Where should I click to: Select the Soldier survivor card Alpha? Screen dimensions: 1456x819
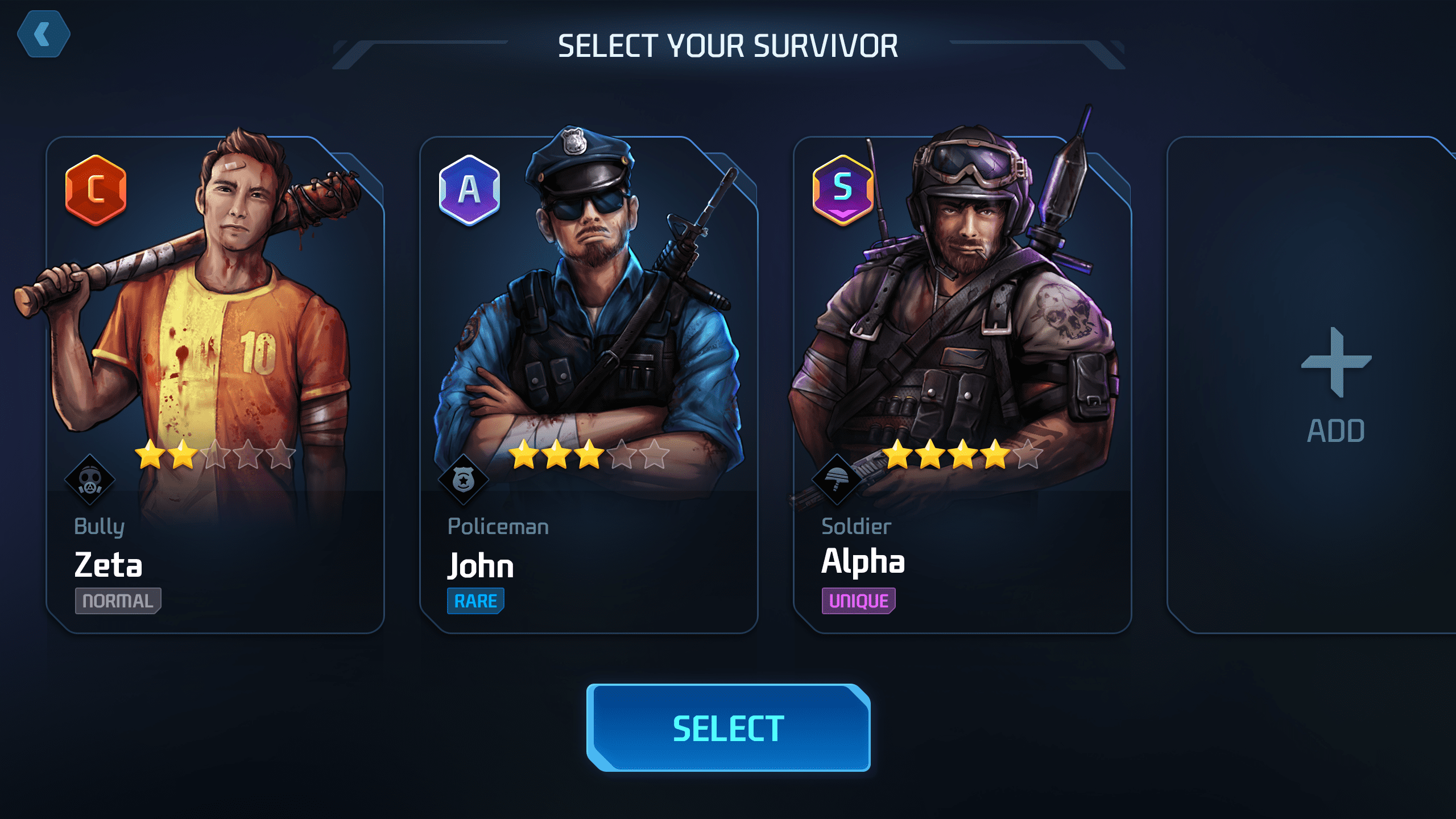click(x=962, y=384)
